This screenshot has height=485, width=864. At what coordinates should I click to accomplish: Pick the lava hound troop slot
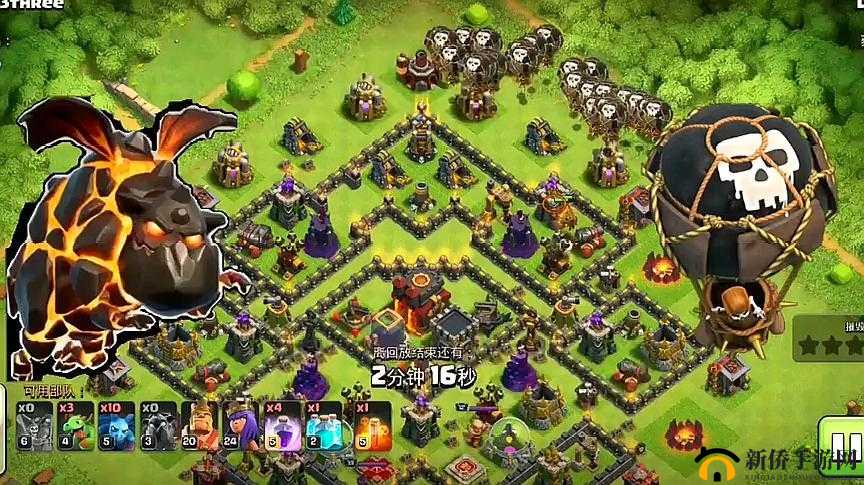156,426
